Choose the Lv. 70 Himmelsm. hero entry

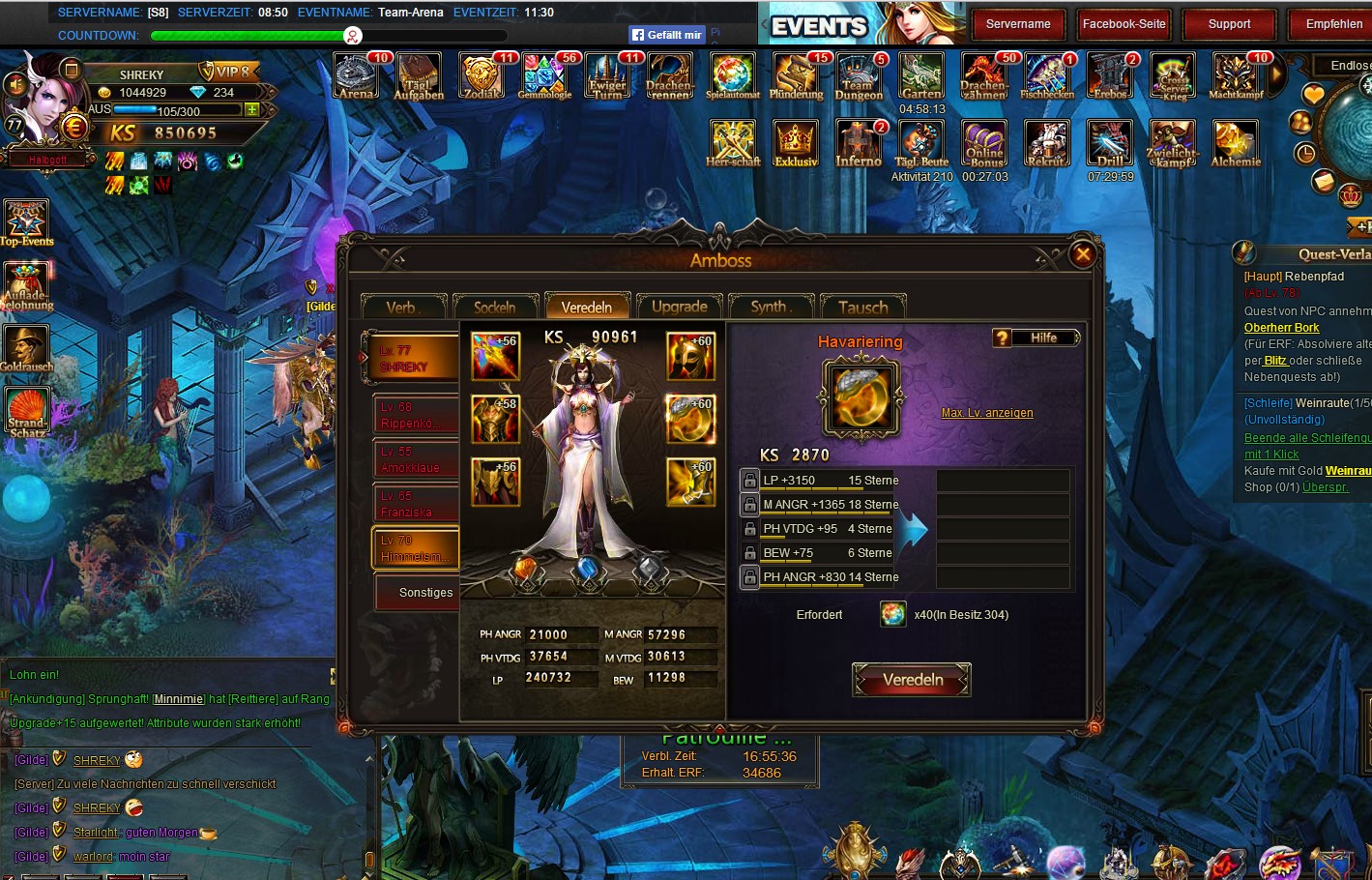(416, 548)
